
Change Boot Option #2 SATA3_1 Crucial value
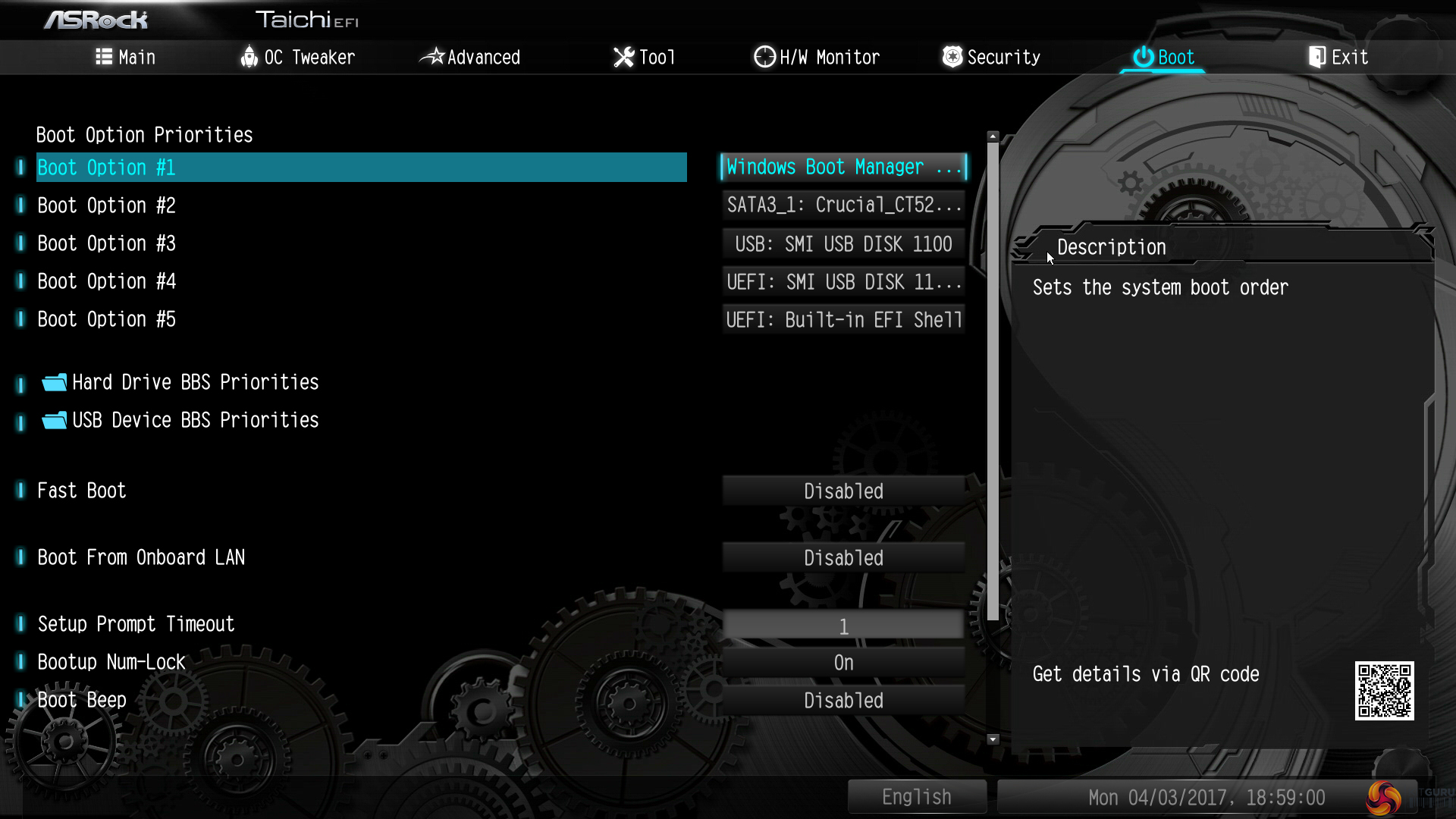[843, 205]
